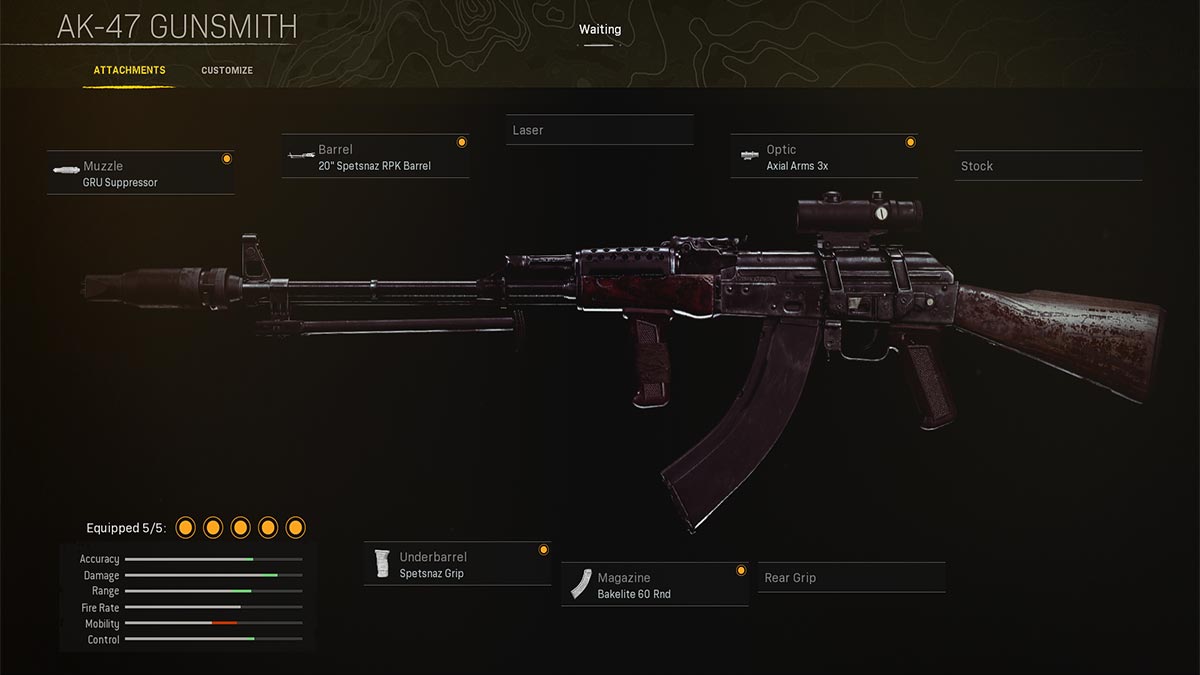Viewport: 1200px width, 675px height.
Task: Select the Attachments tab
Action: pos(129,71)
